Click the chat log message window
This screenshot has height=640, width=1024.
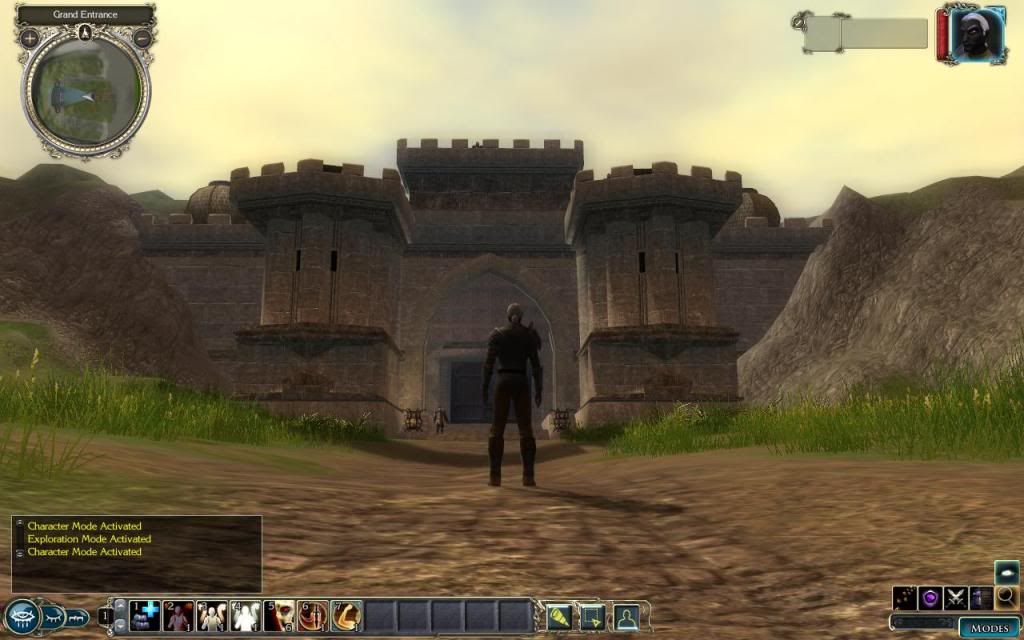137,553
